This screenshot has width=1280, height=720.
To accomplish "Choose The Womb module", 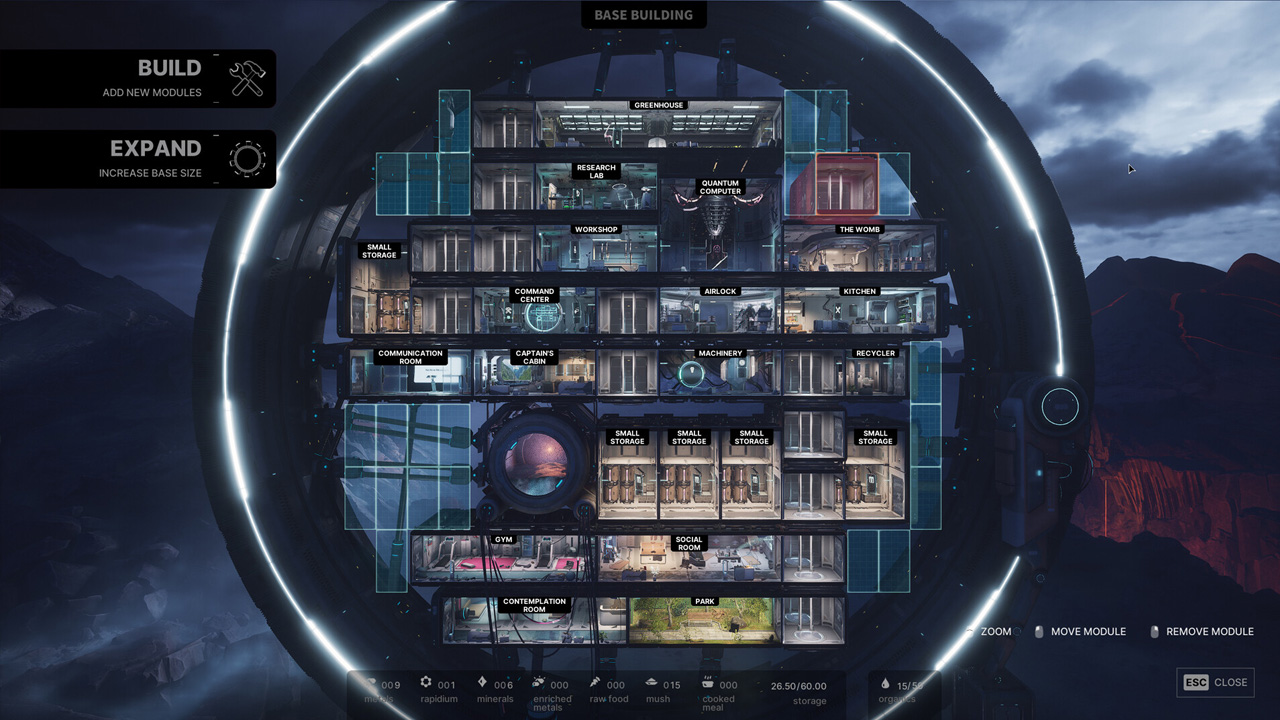I will [860, 249].
